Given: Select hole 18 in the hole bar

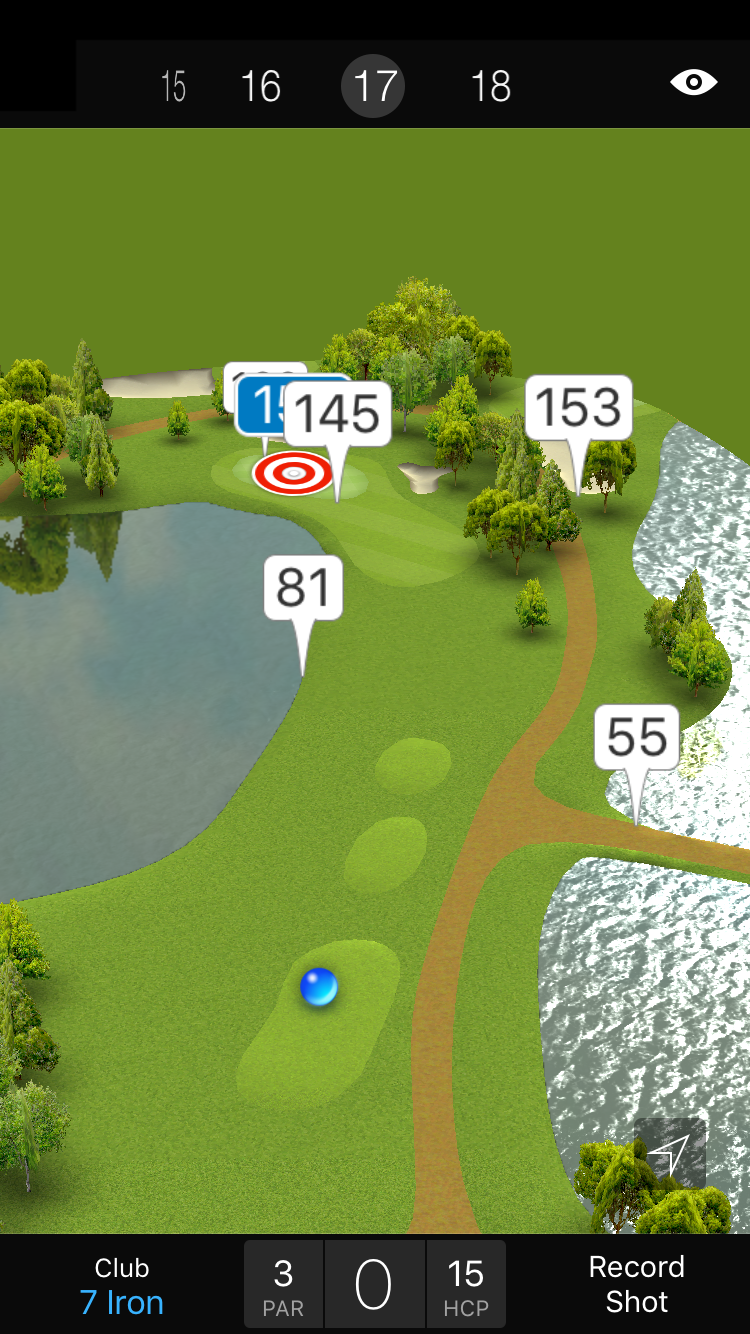Looking at the screenshot, I should (x=490, y=87).
